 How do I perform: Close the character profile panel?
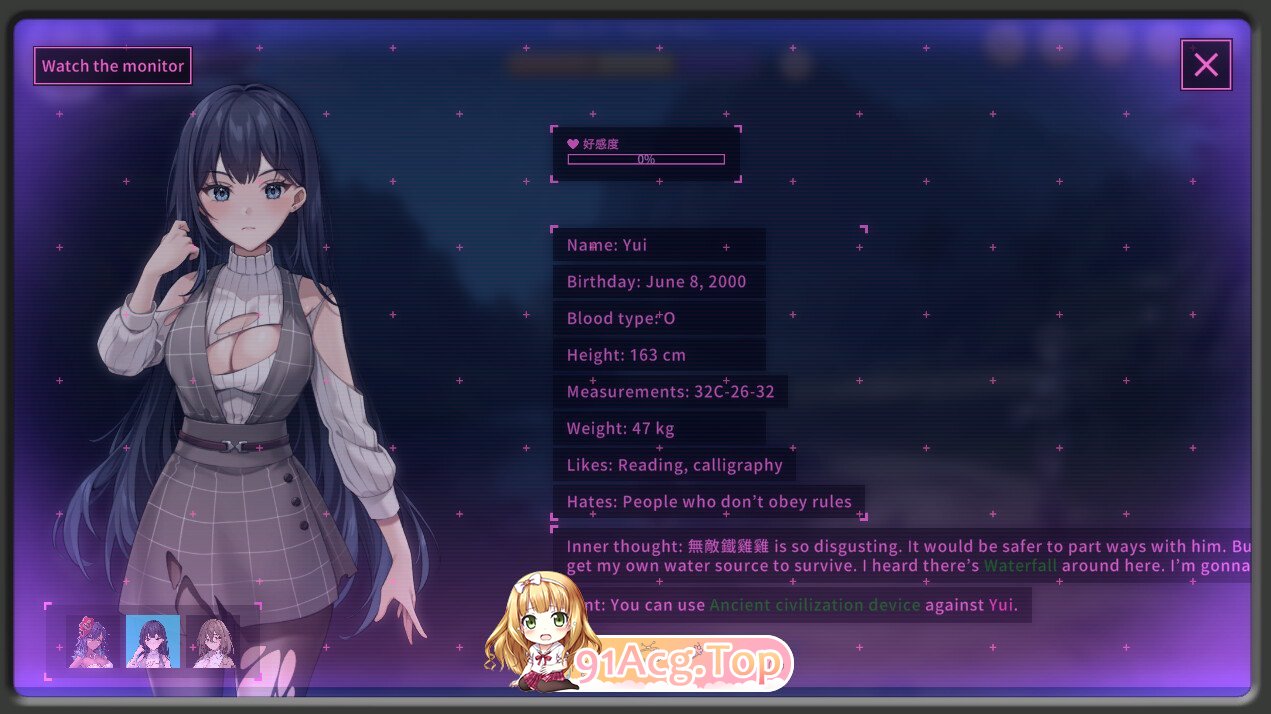(x=1205, y=65)
